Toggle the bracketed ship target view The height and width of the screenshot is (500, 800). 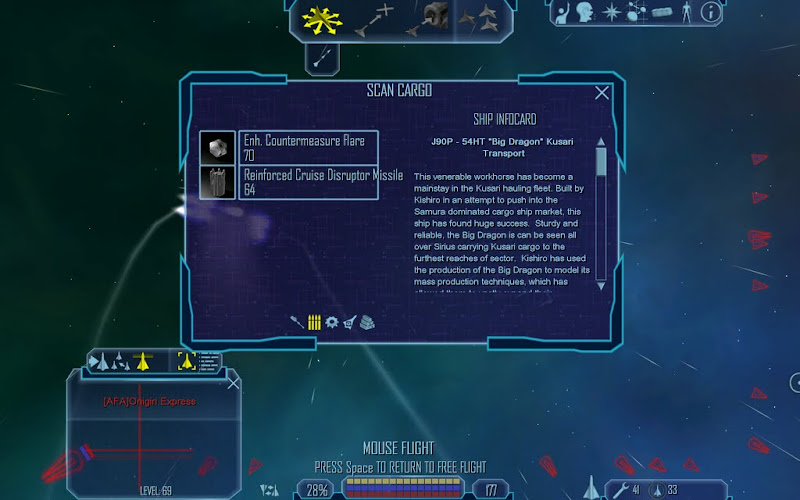click(186, 360)
